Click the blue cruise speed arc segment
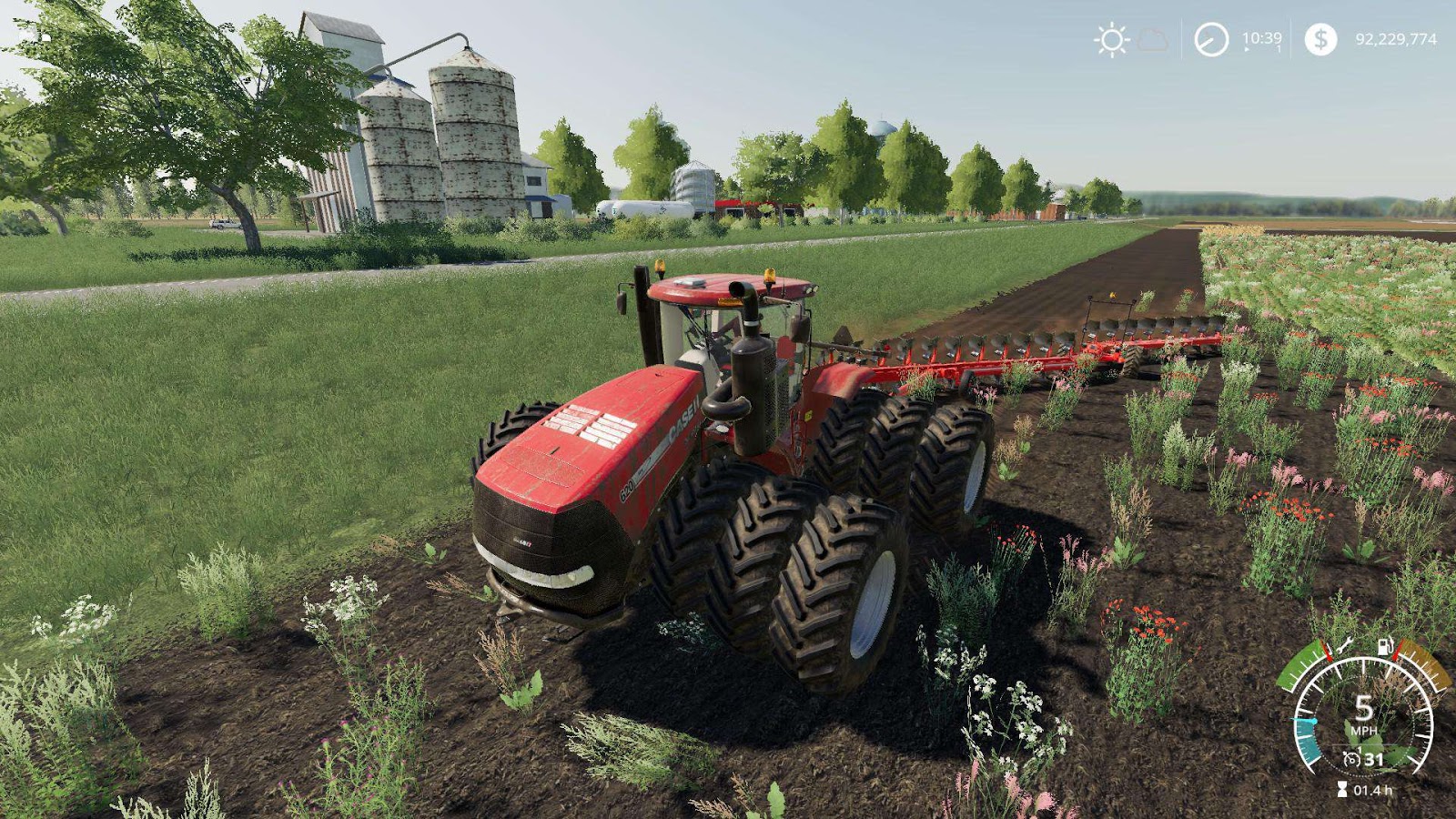This screenshot has width=1456, height=819. tap(1306, 739)
